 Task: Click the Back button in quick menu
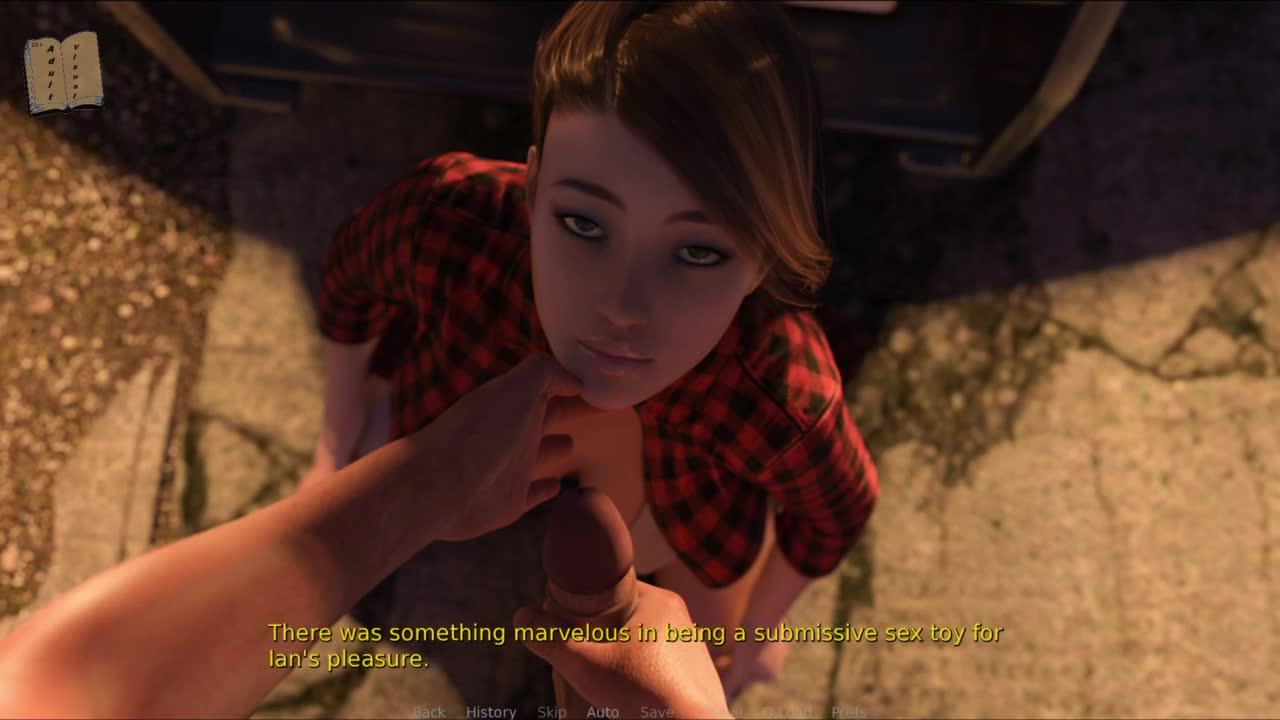pos(429,712)
